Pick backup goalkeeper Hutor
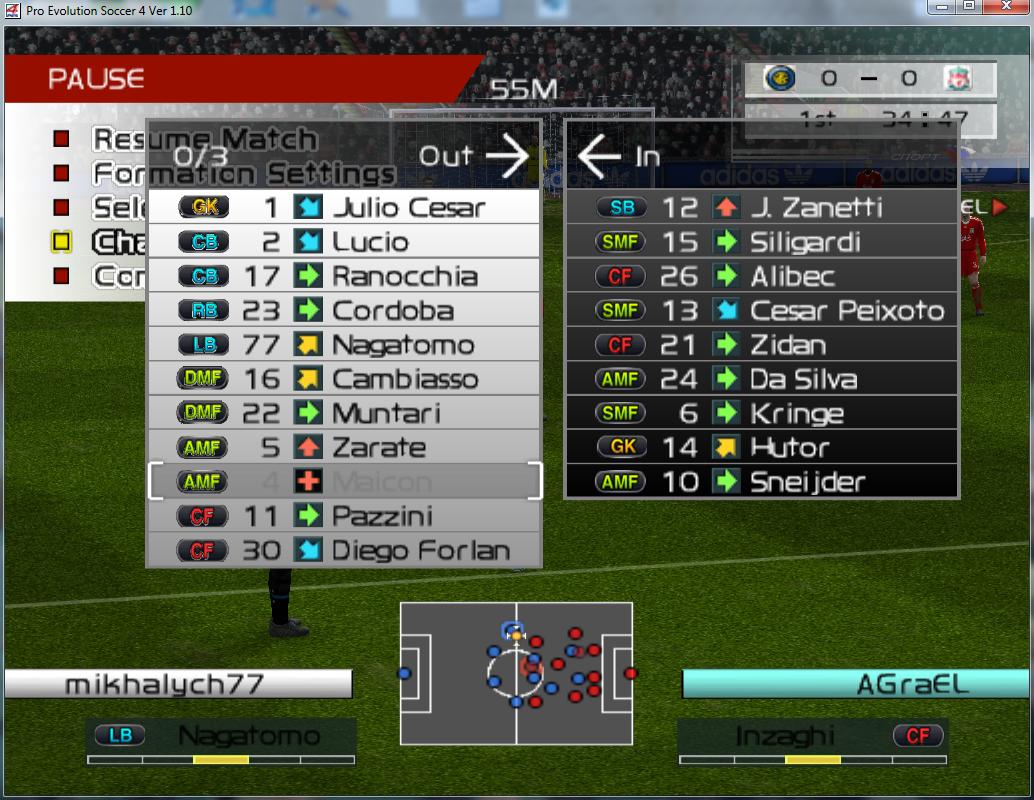Screen dimensions: 1034x800 click(761, 447)
